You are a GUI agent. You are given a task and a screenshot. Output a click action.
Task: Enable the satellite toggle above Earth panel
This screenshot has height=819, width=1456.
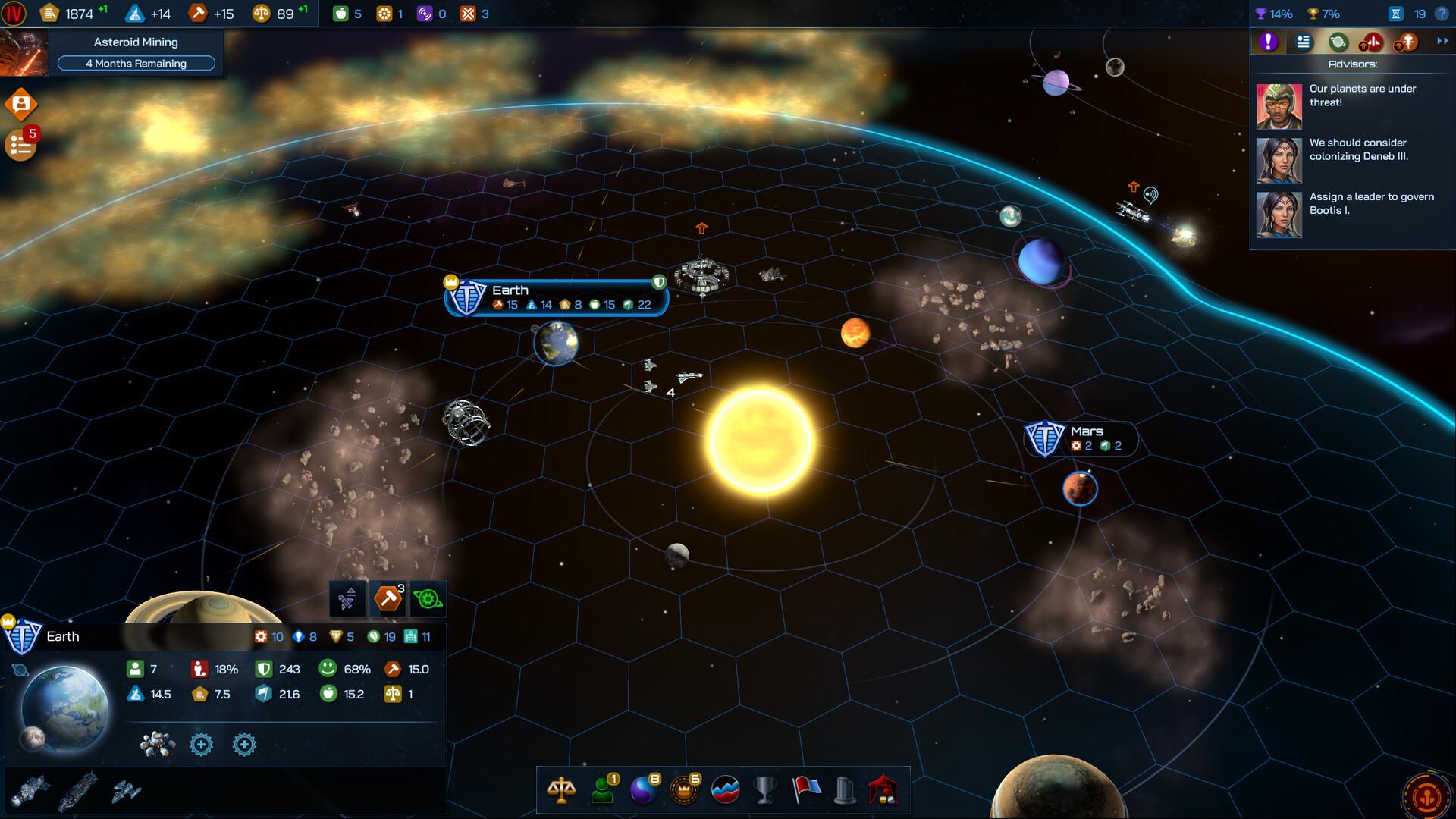348,598
